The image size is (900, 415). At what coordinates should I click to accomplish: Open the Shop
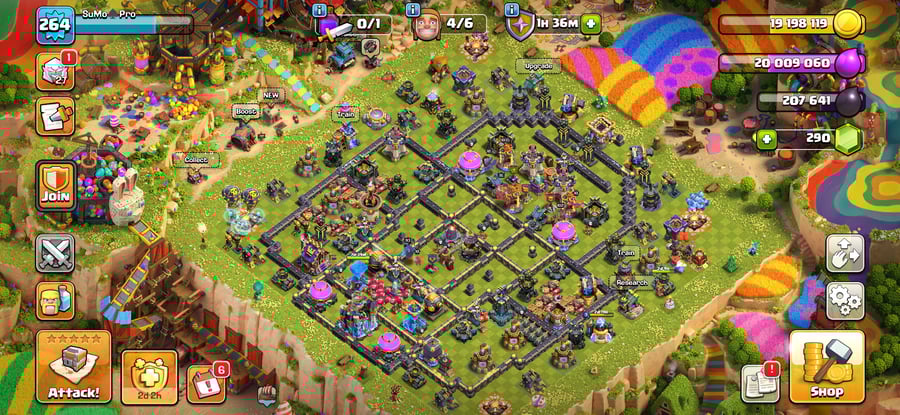coord(826,366)
